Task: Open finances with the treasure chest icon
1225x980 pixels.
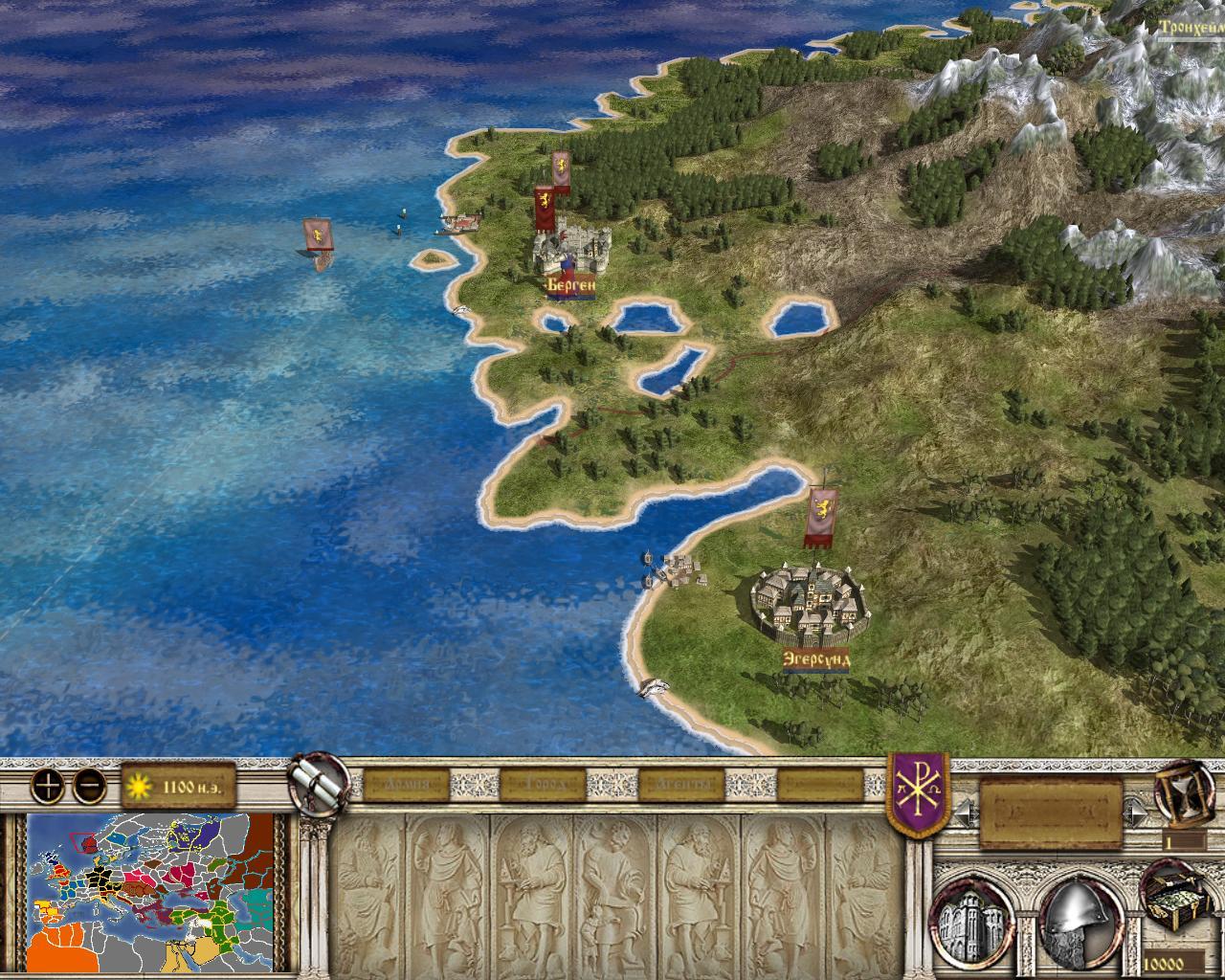Action: click(x=1178, y=917)
